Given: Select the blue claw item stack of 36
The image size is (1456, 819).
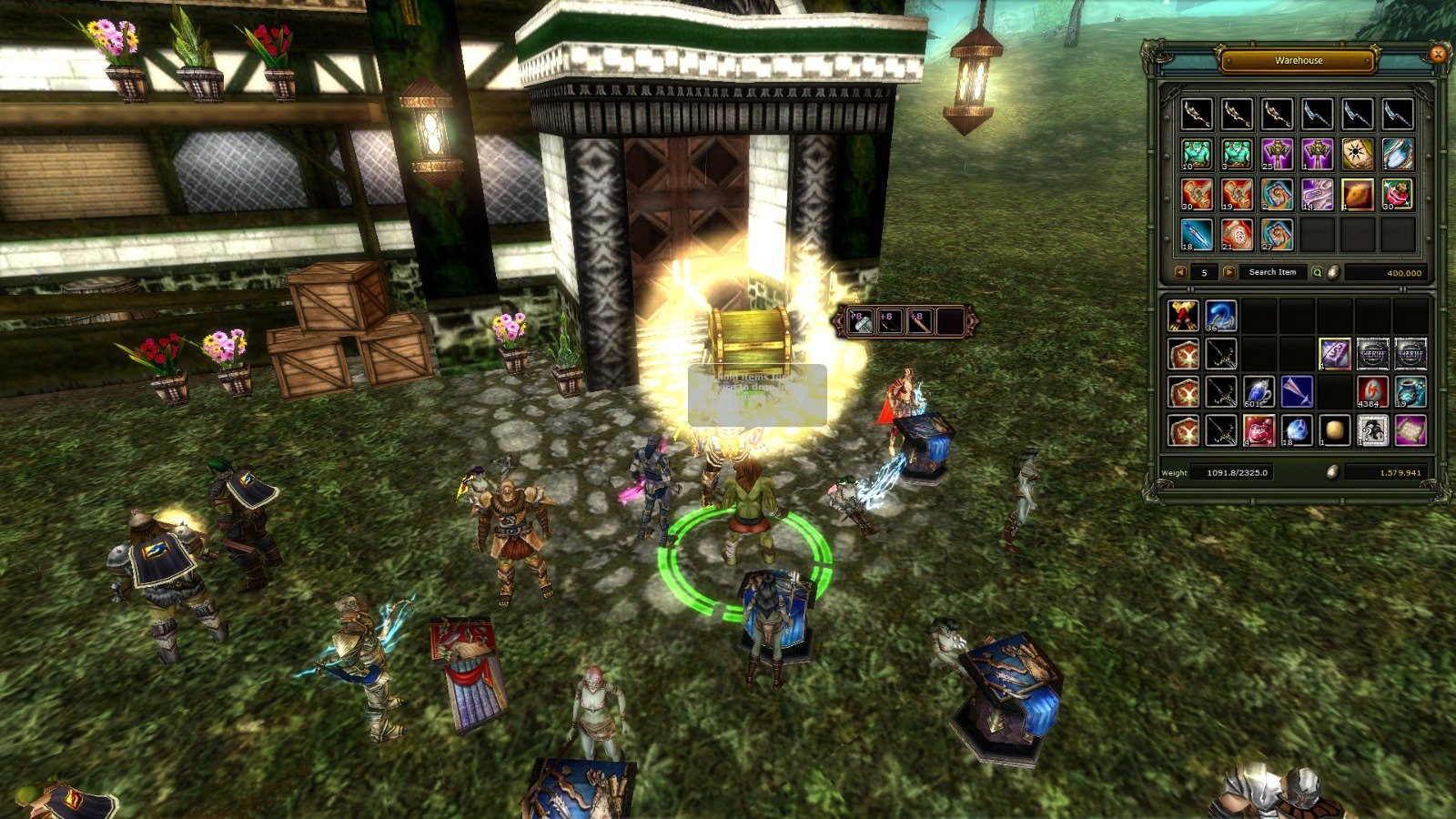Looking at the screenshot, I should click(1221, 316).
